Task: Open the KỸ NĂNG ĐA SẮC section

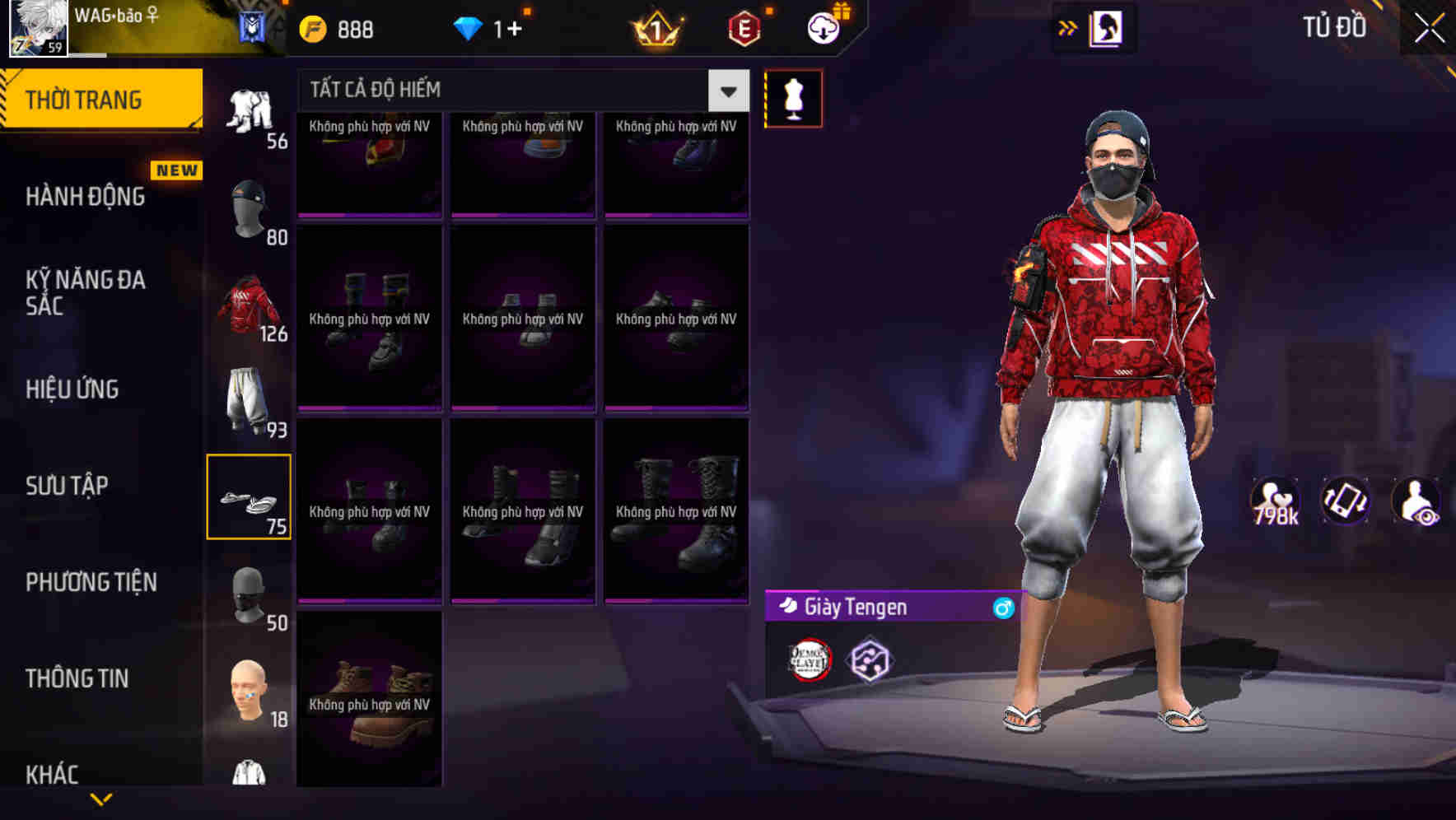Action: (x=85, y=293)
